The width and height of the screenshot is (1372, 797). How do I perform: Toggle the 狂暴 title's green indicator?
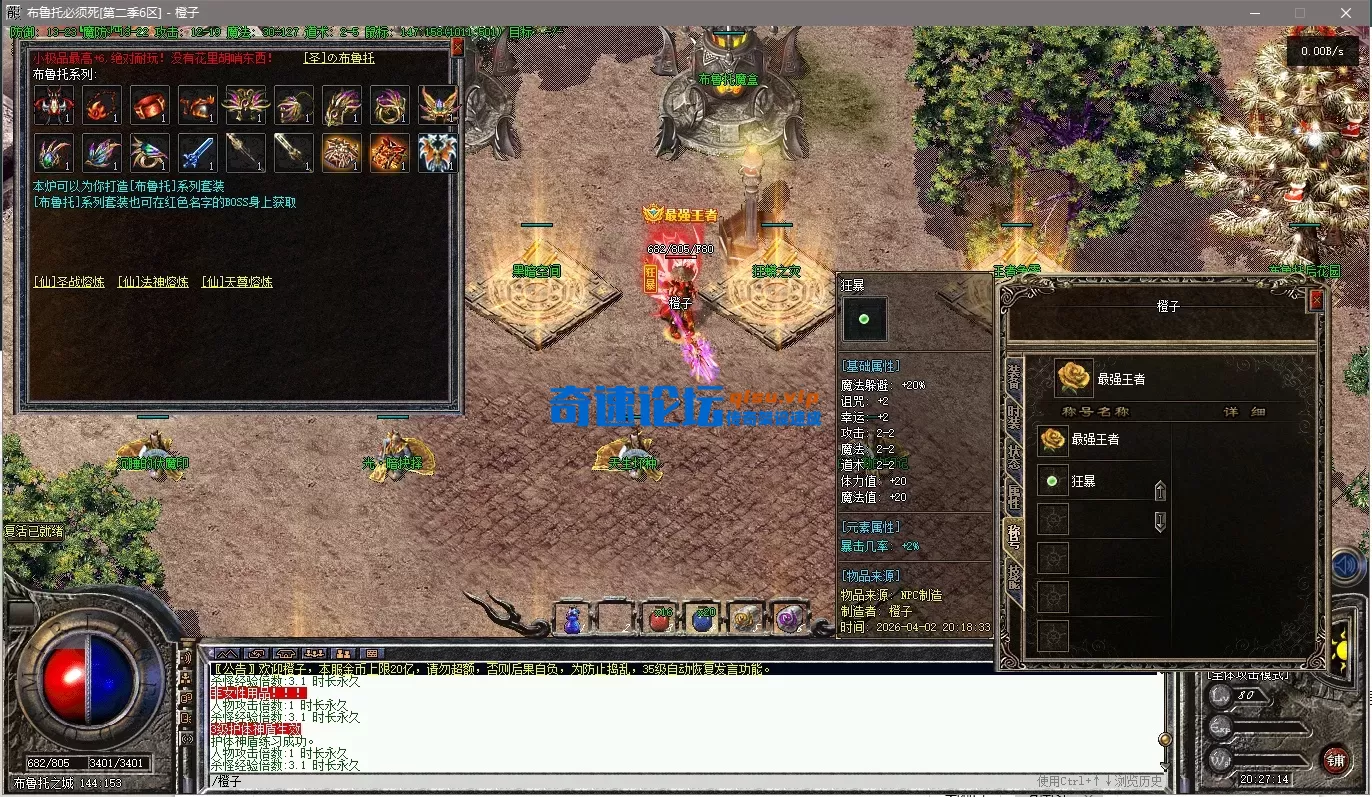pyautogui.click(x=1051, y=481)
